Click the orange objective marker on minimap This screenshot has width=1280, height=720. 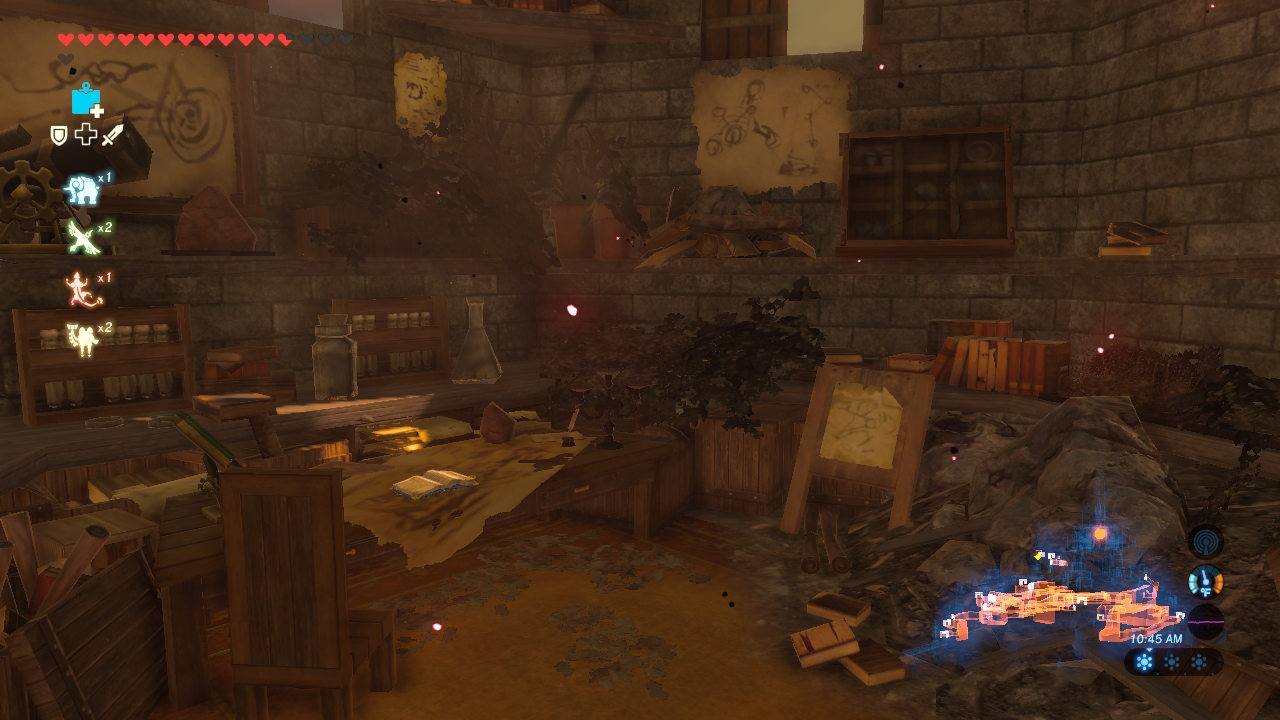tap(1100, 534)
